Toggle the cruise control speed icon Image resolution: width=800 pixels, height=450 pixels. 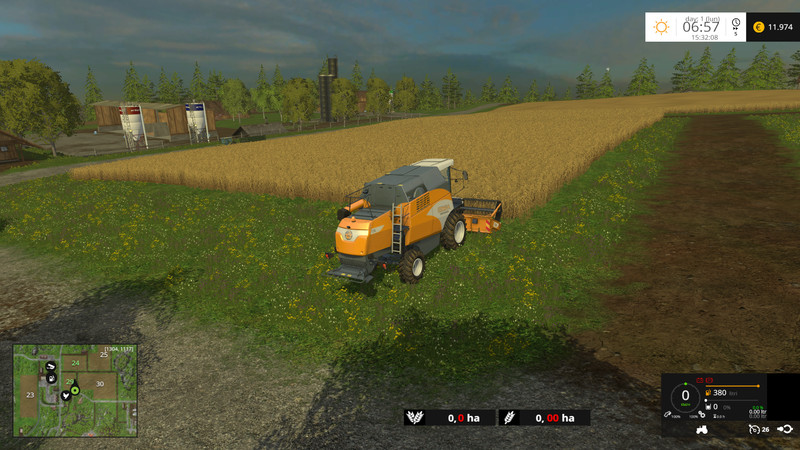(753, 429)
